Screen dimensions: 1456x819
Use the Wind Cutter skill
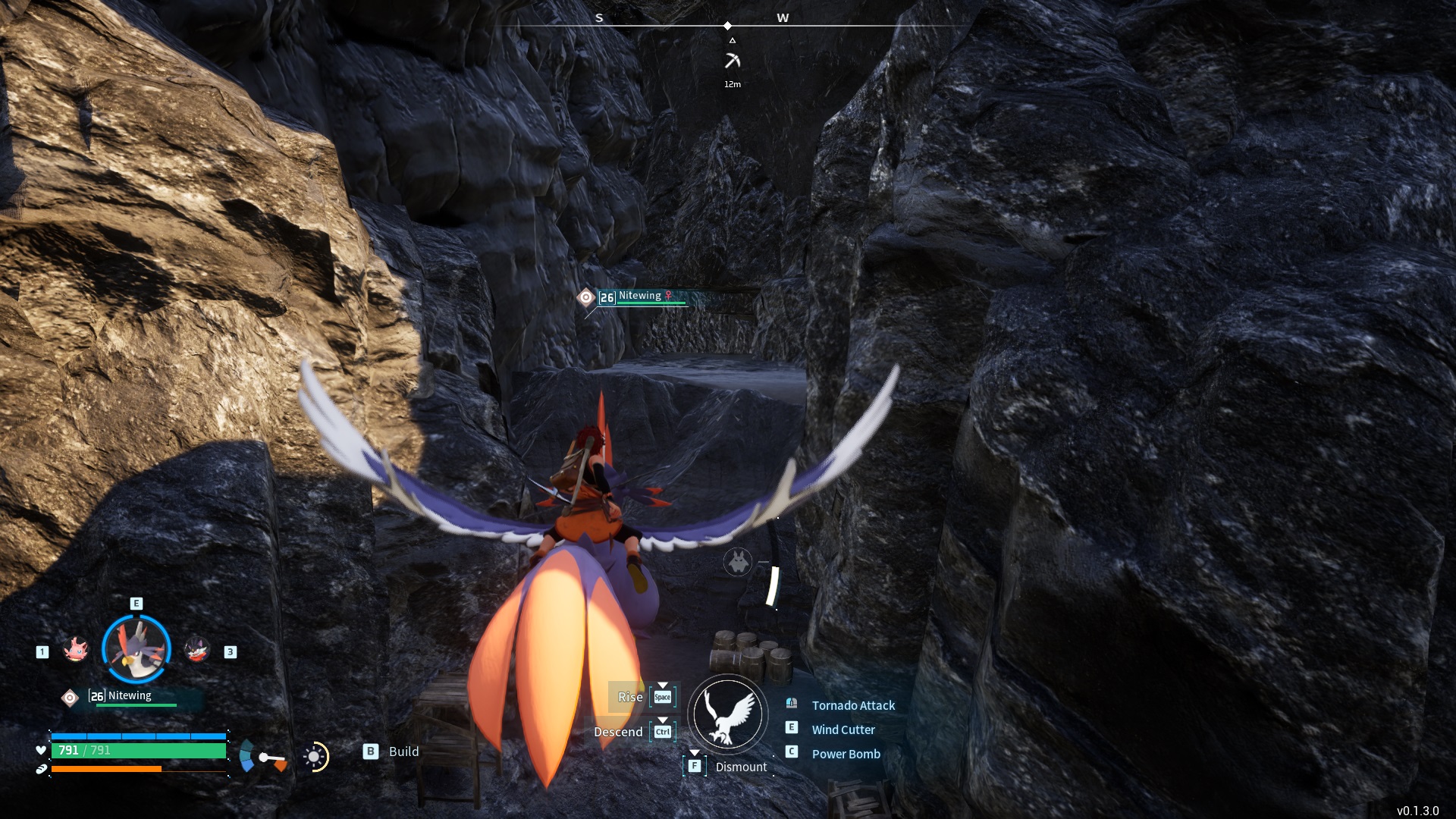coord(843,730)
